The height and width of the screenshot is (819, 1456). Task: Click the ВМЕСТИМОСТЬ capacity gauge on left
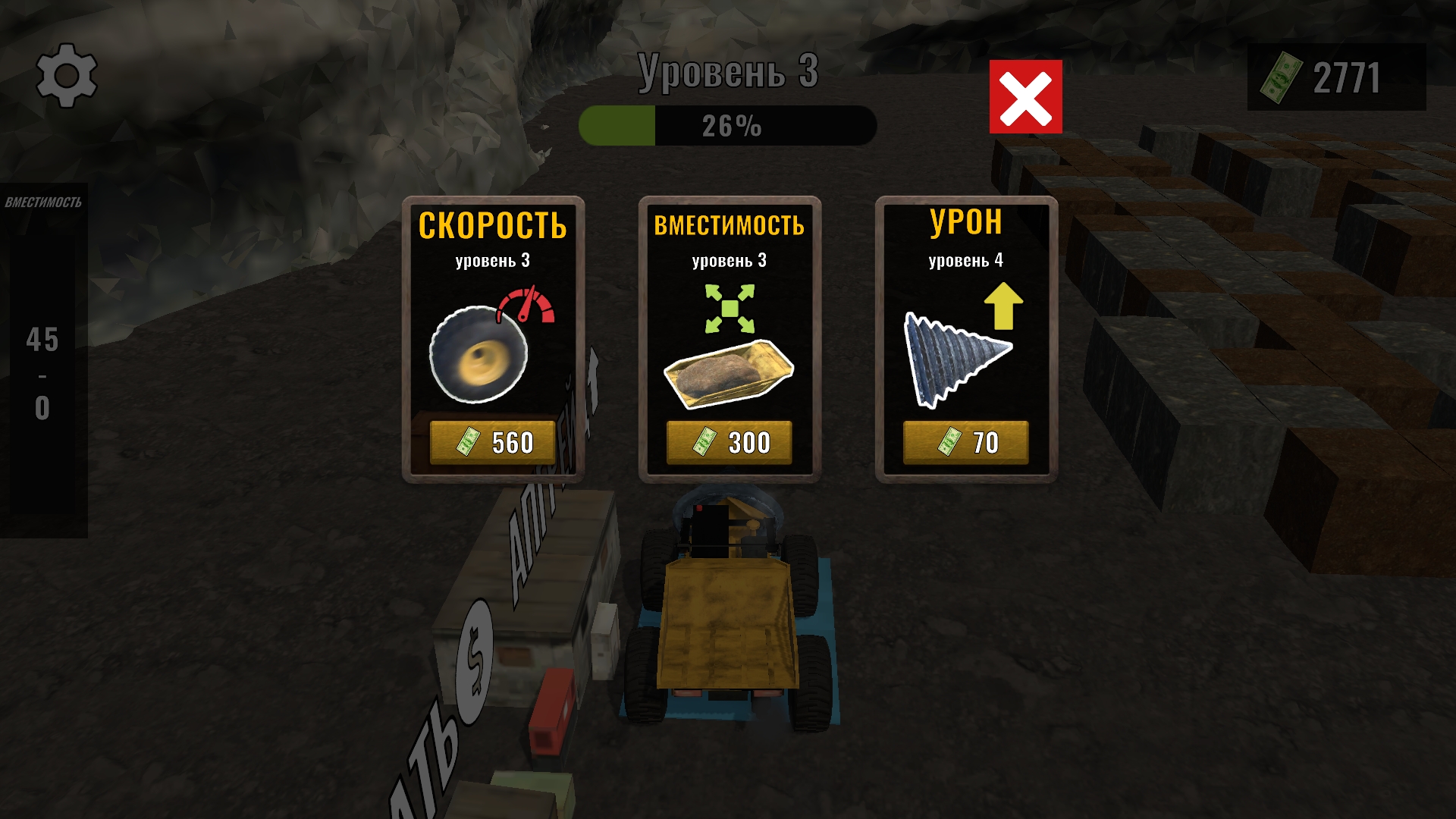click(x=43, y=349)
